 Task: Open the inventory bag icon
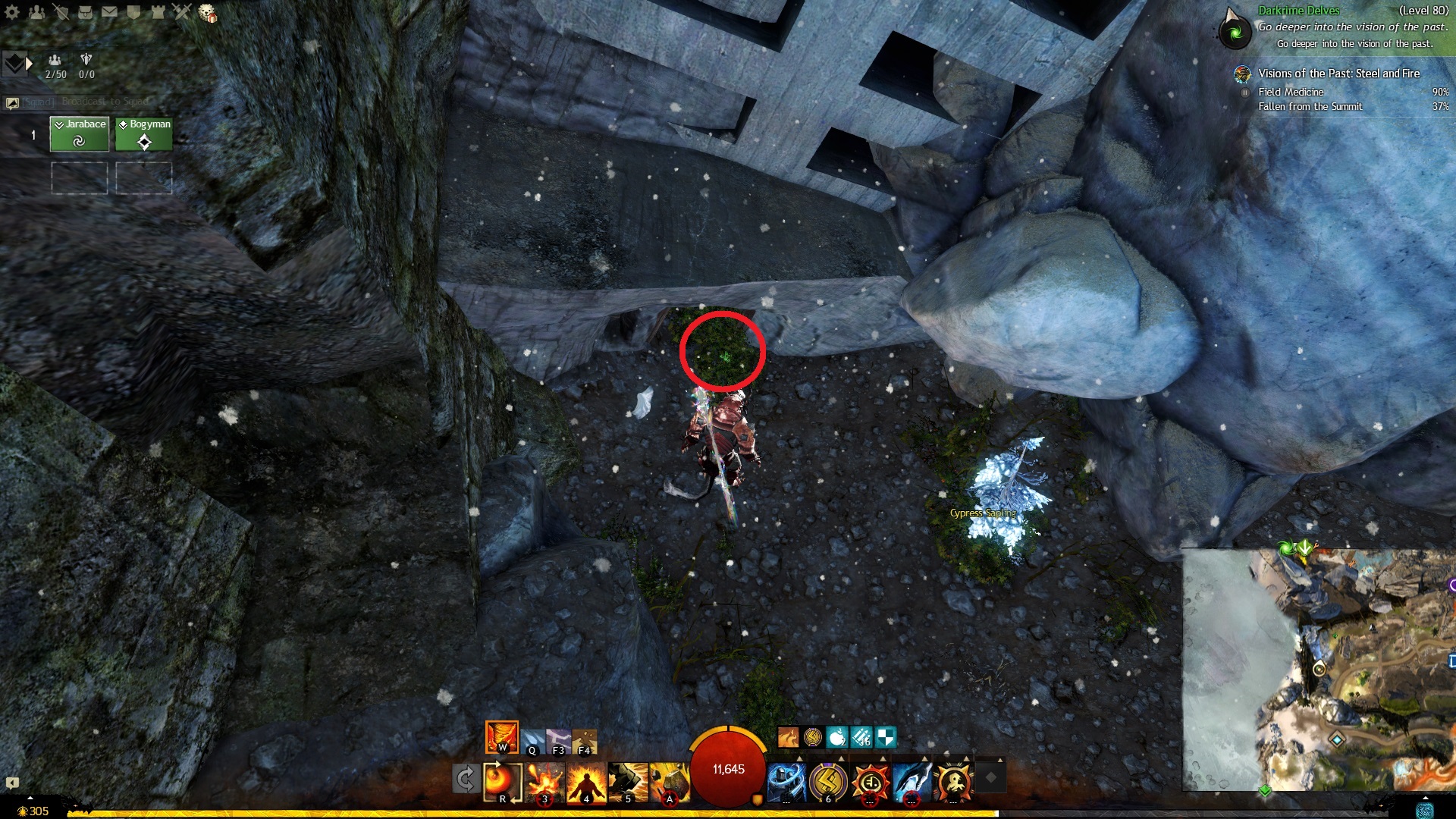(x=86, y=11)
